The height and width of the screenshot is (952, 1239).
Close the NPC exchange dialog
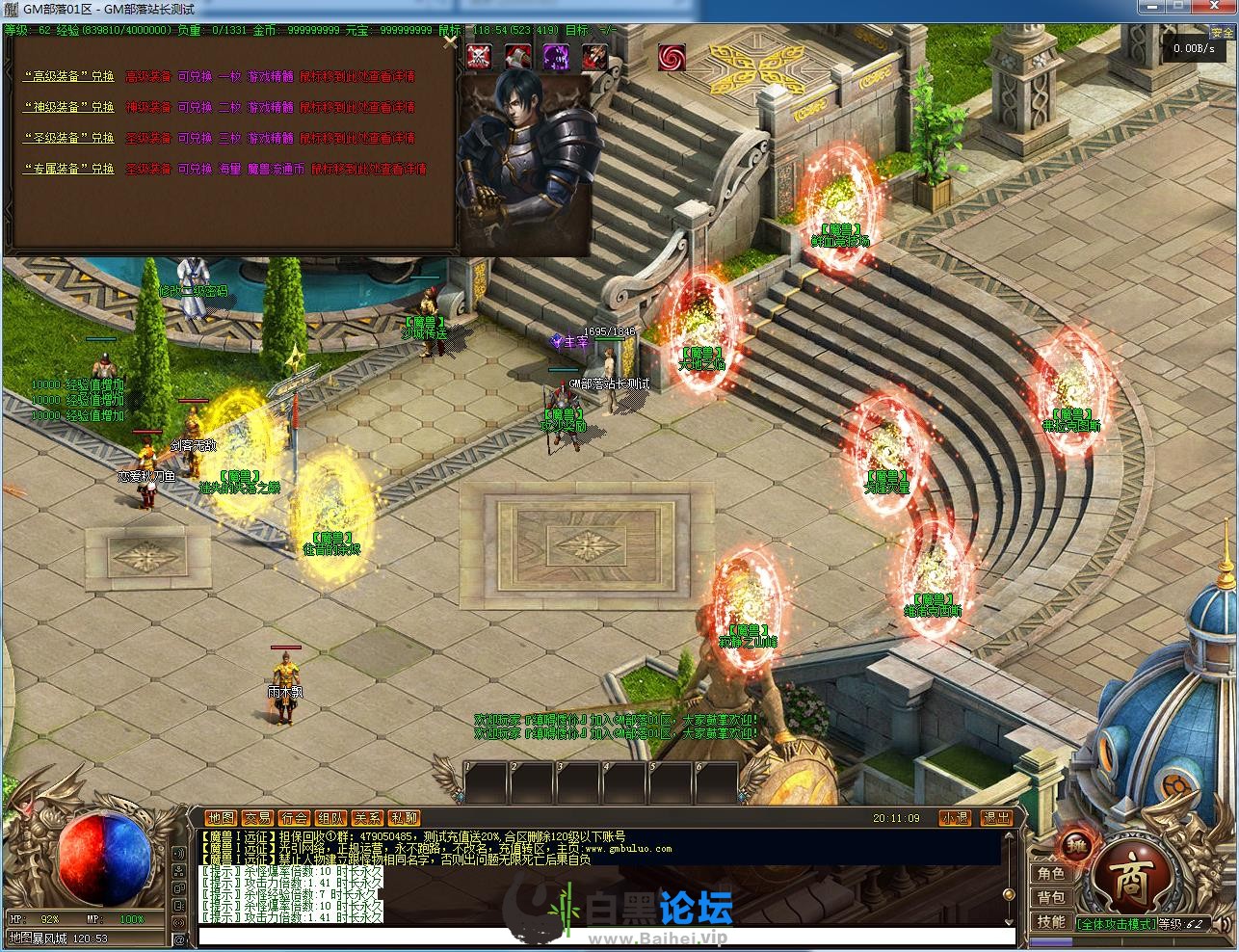click(x=449, y=41)
